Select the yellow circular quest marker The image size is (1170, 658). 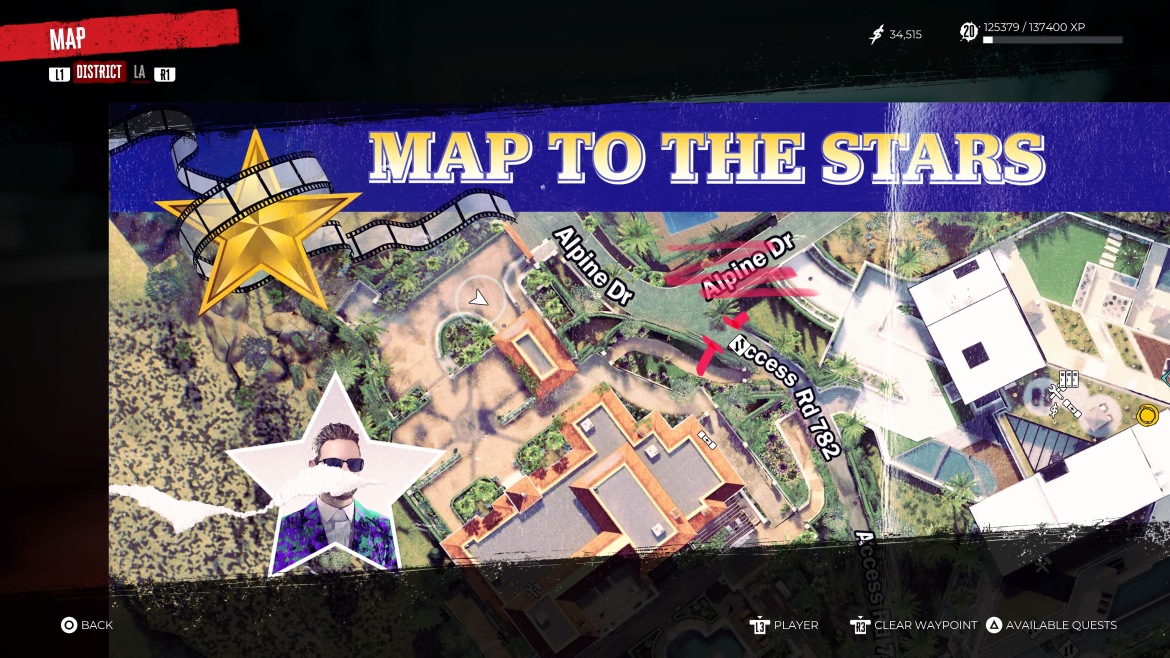click(x=1148, y=414)
